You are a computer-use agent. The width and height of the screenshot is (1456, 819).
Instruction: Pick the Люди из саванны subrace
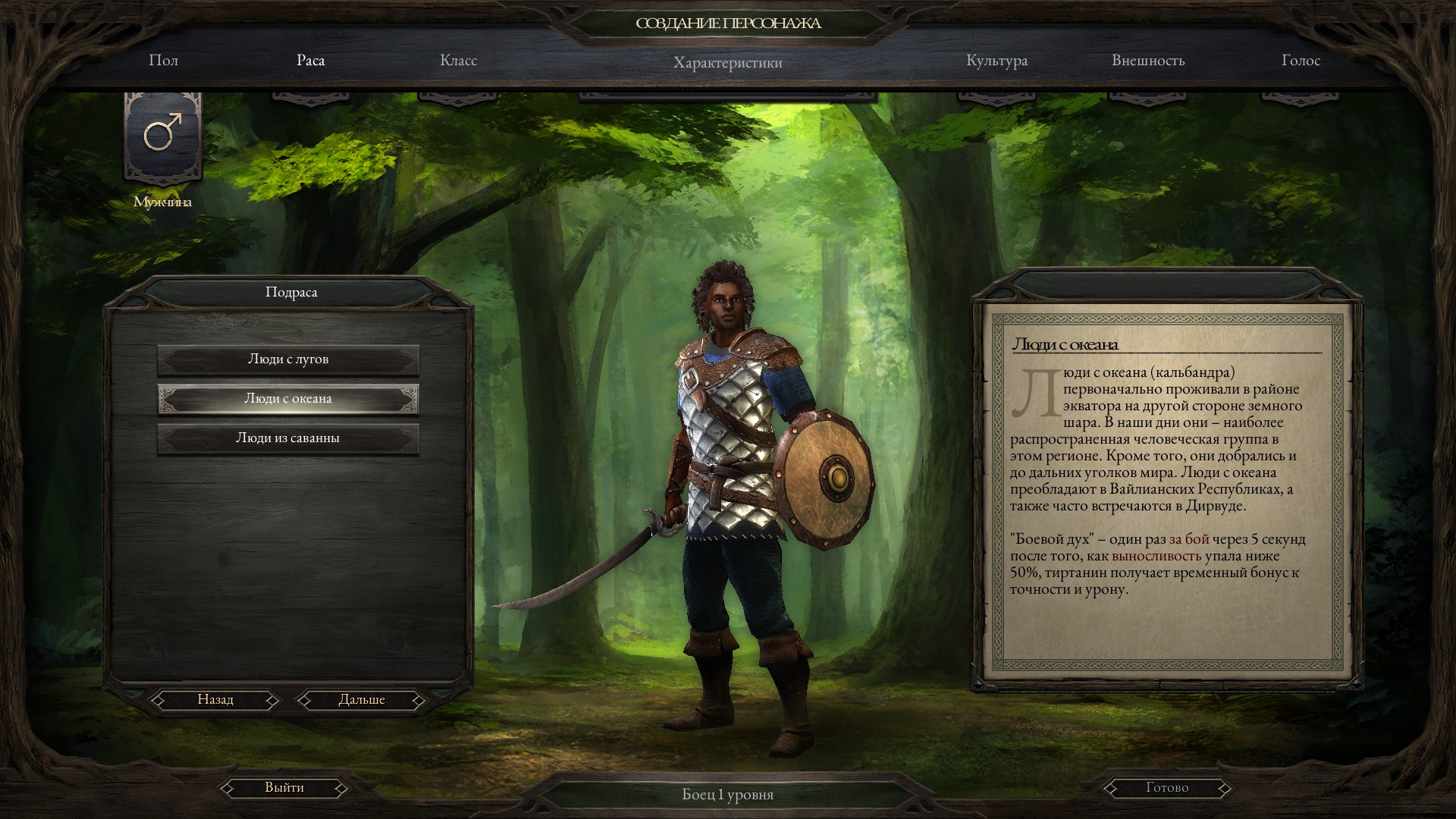point(288,438)
